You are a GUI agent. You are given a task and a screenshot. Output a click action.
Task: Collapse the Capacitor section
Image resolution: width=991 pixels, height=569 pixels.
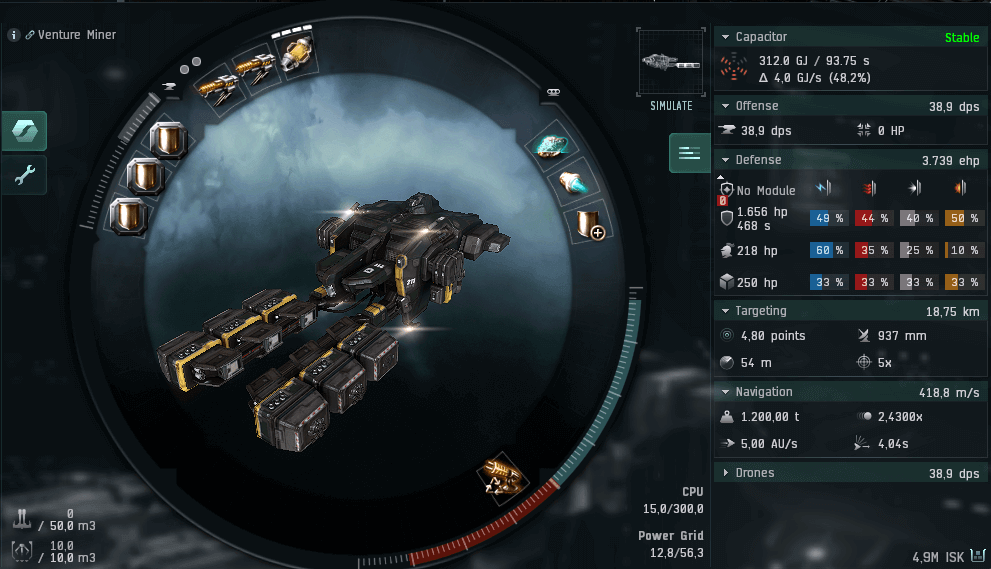coord(725,37)
